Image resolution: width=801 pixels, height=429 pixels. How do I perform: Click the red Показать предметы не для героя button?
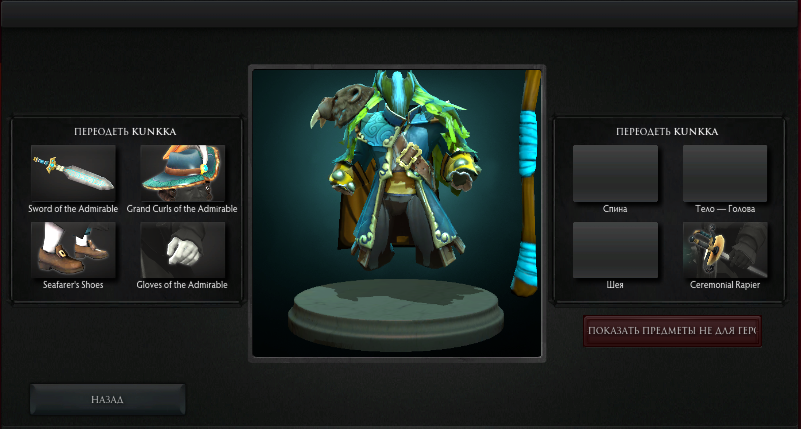[672, 331]
